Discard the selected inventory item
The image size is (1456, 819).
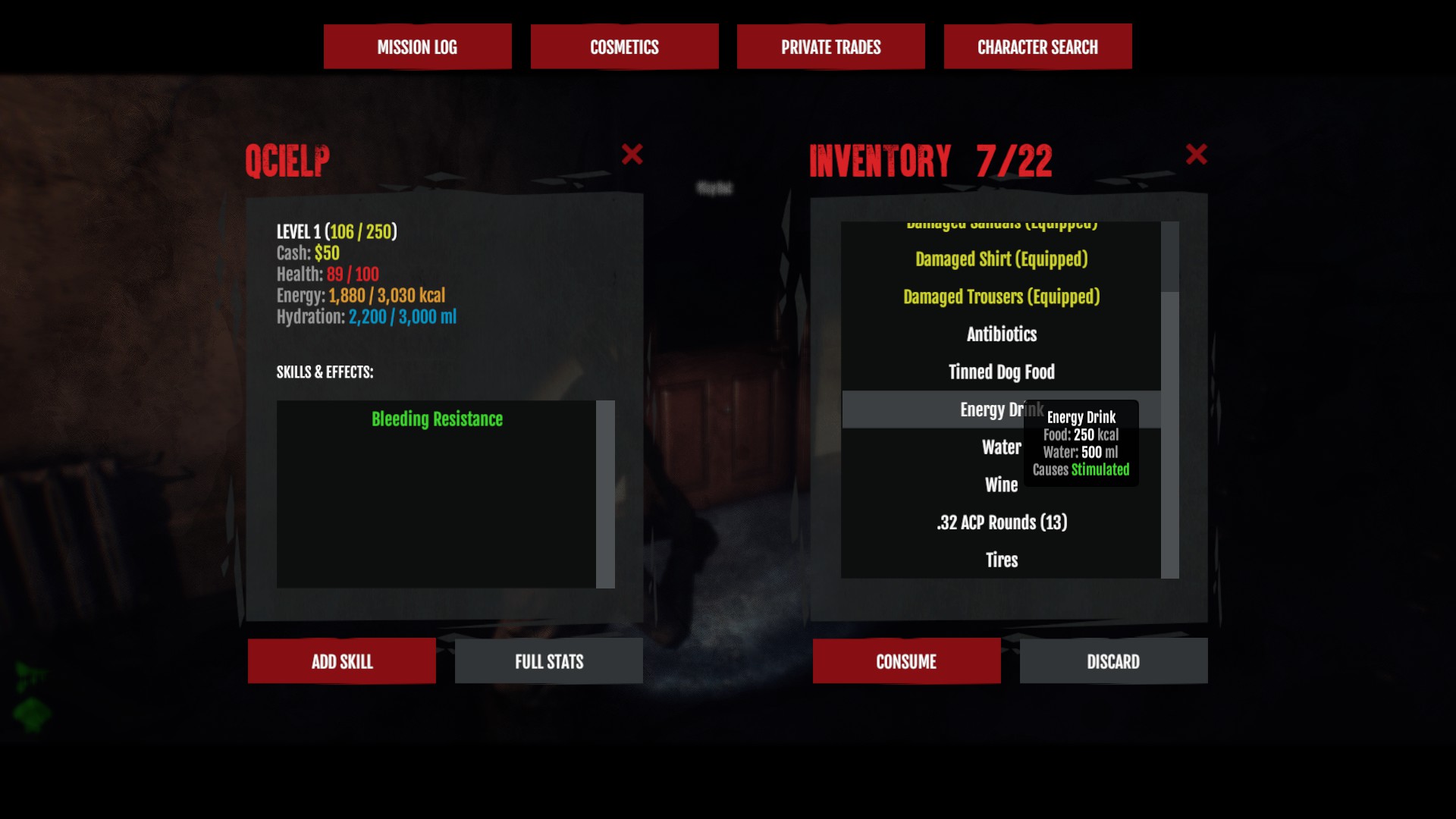click(1113, 661)
